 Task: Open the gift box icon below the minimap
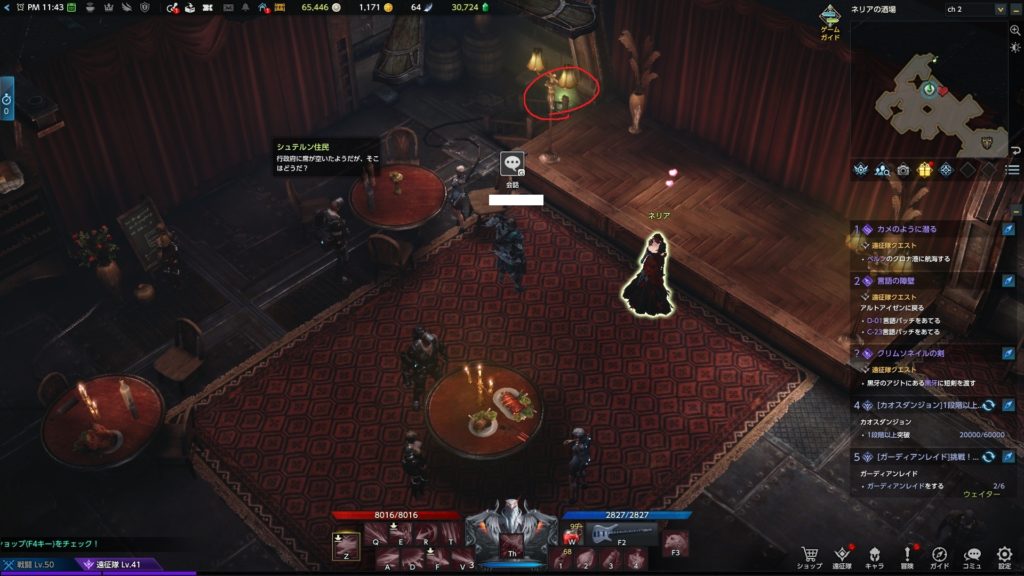click(x=924, y=169)
